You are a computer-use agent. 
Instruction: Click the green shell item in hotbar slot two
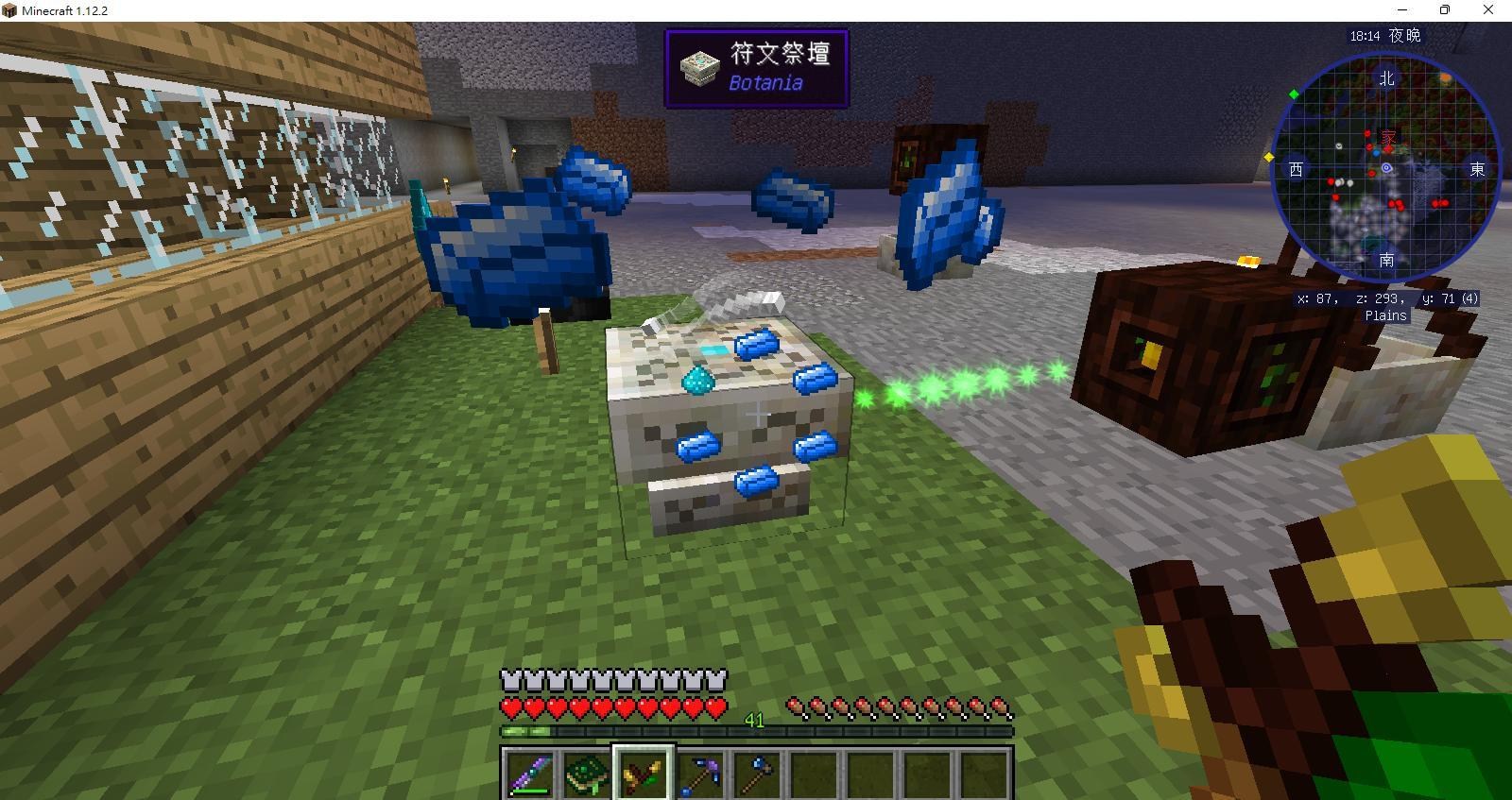585,772
